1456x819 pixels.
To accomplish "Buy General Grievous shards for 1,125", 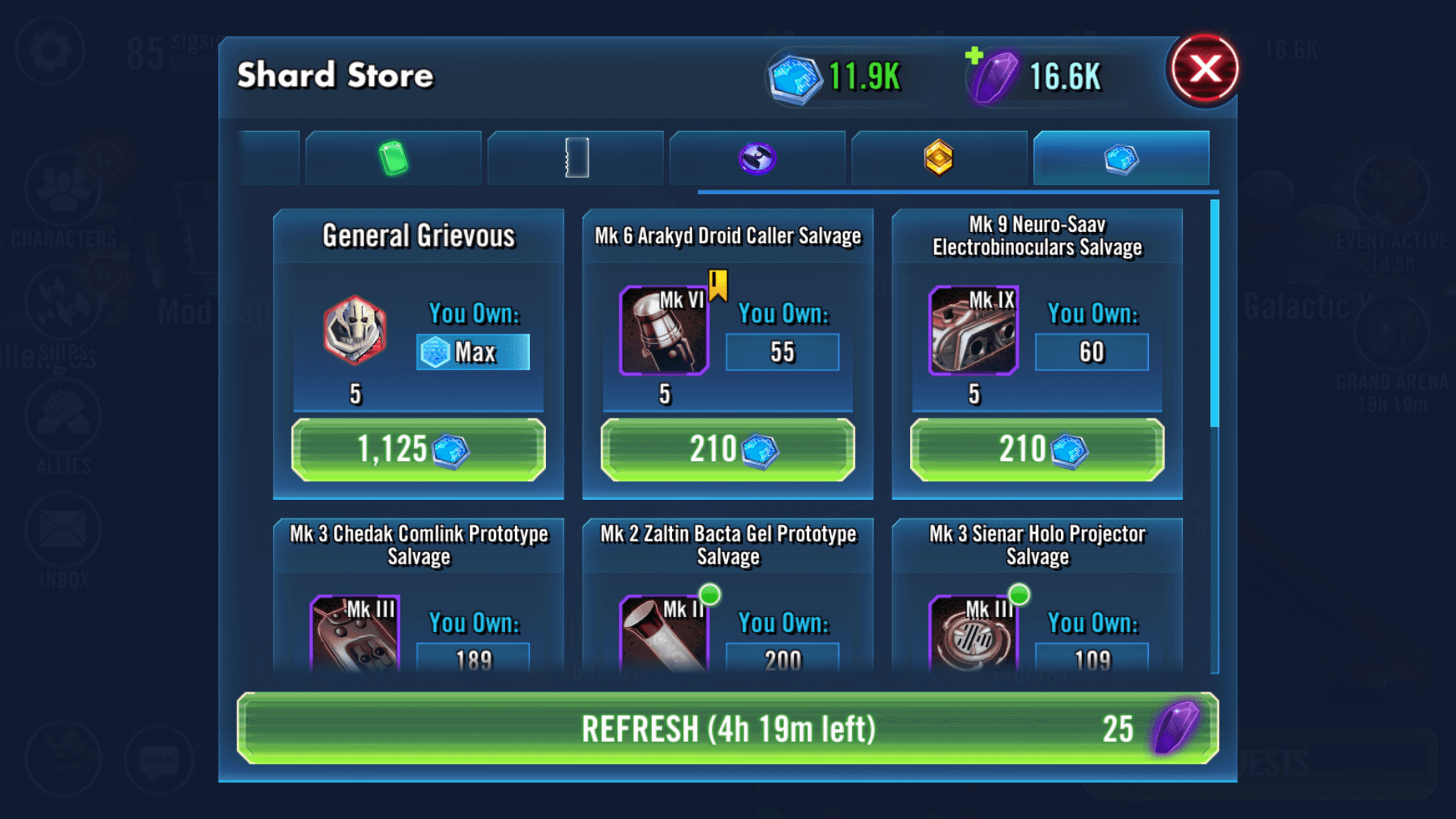I will (x=418, y=450).
